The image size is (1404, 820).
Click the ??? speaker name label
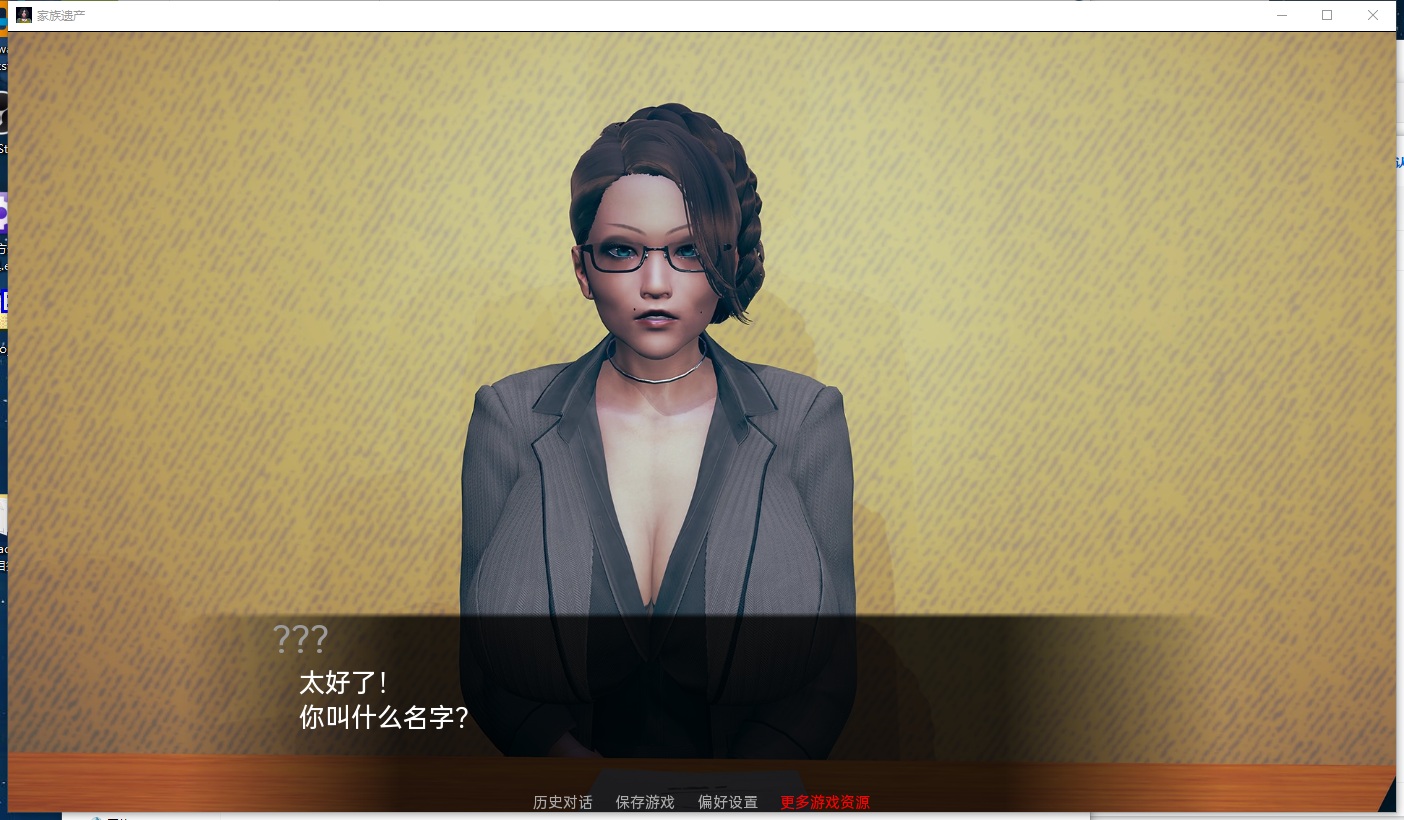pos(302,638)
